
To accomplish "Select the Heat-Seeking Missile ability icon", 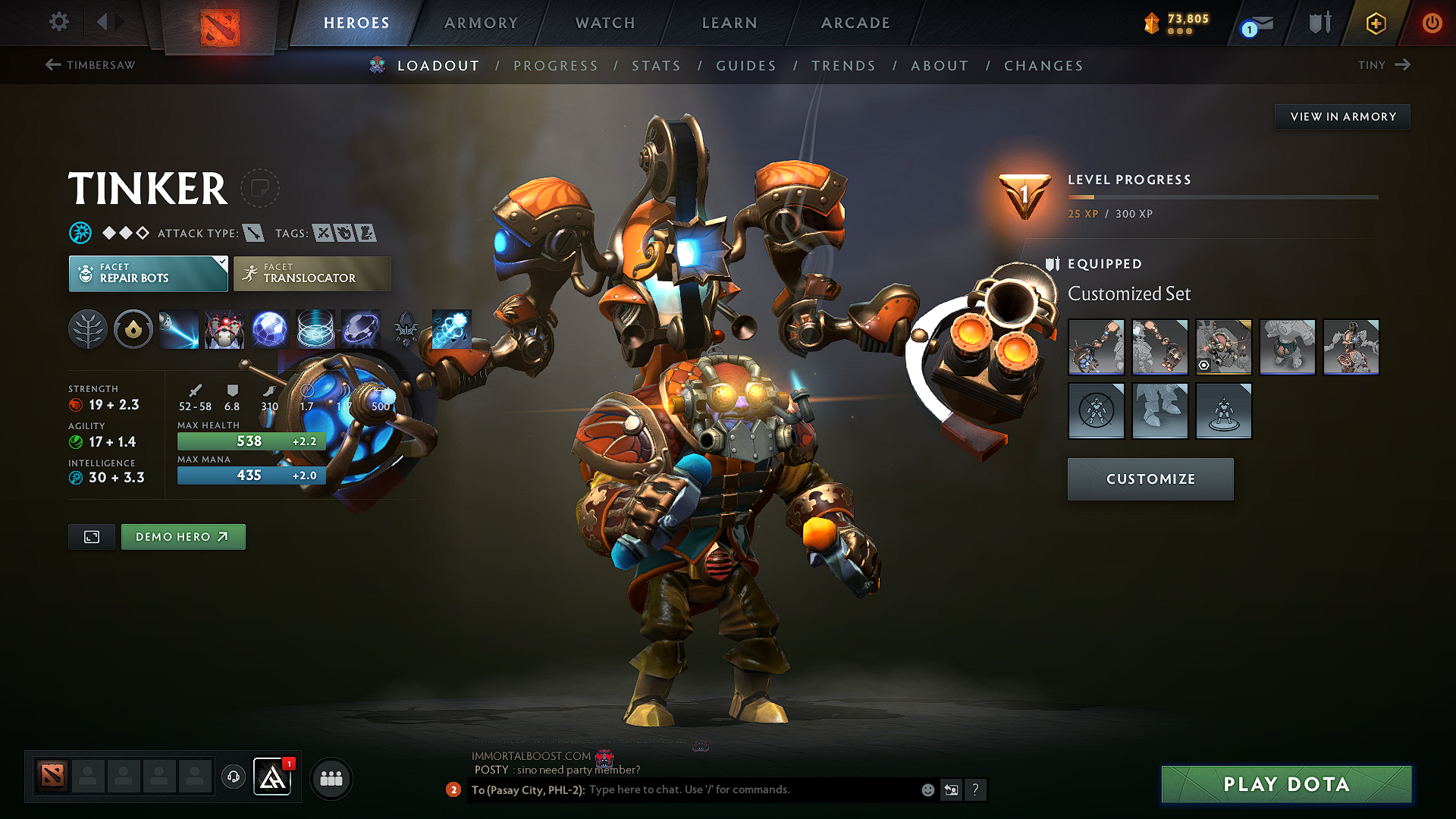I will point(224,329).
